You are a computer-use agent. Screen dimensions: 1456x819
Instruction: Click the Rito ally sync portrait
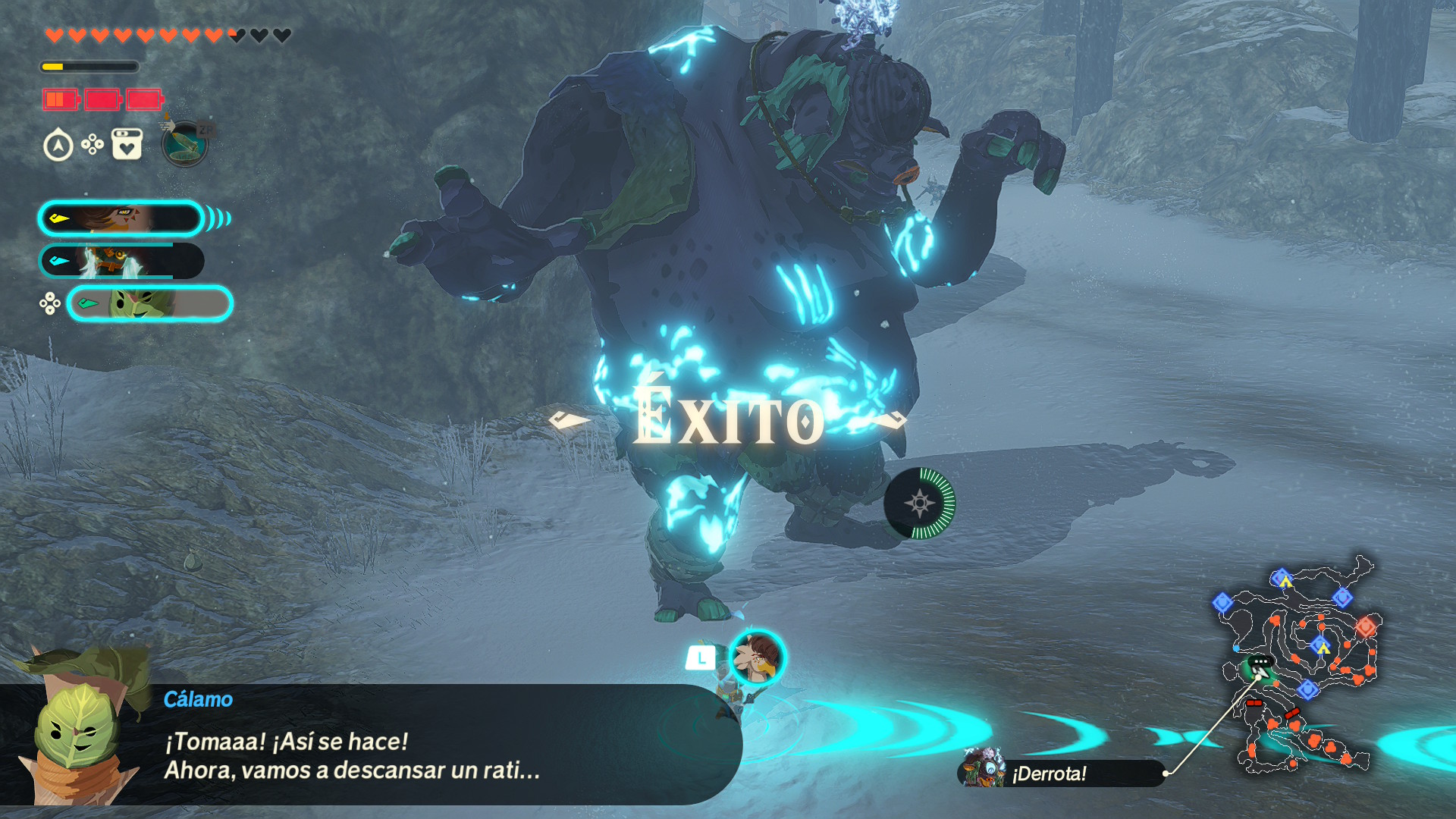757,657
